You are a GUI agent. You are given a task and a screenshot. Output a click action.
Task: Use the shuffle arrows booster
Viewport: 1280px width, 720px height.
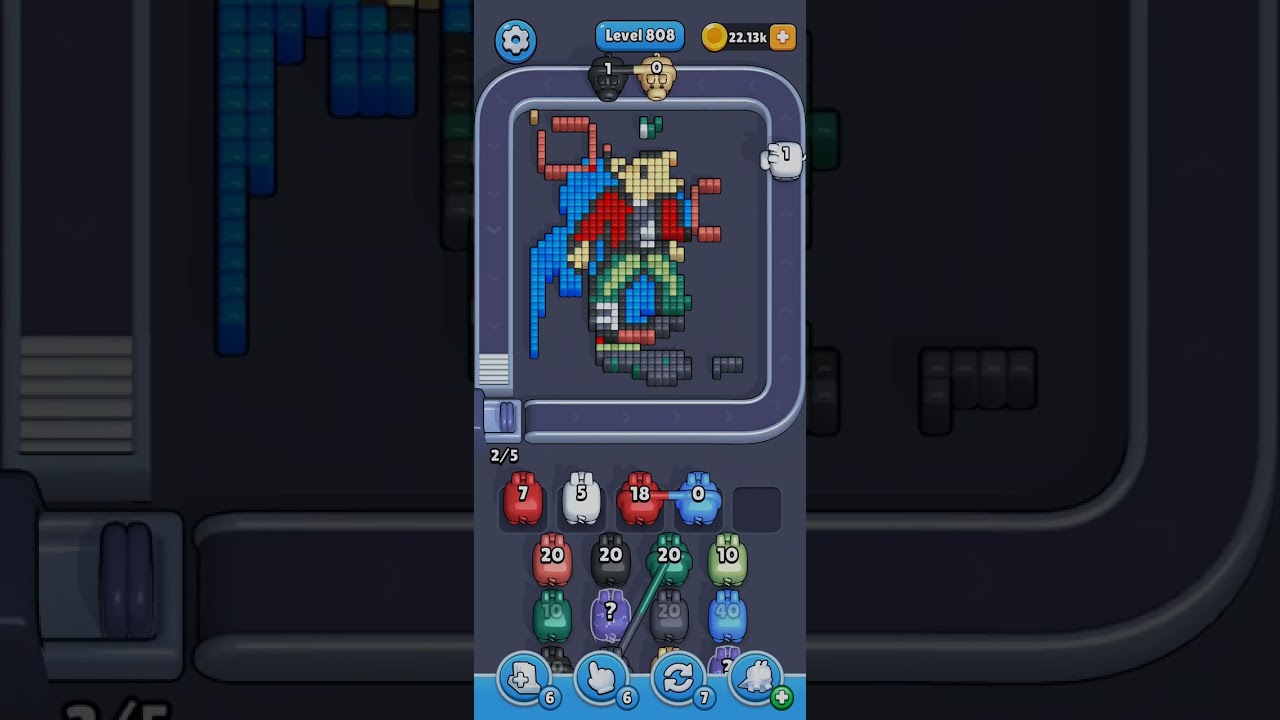click(x=679, y=681)
